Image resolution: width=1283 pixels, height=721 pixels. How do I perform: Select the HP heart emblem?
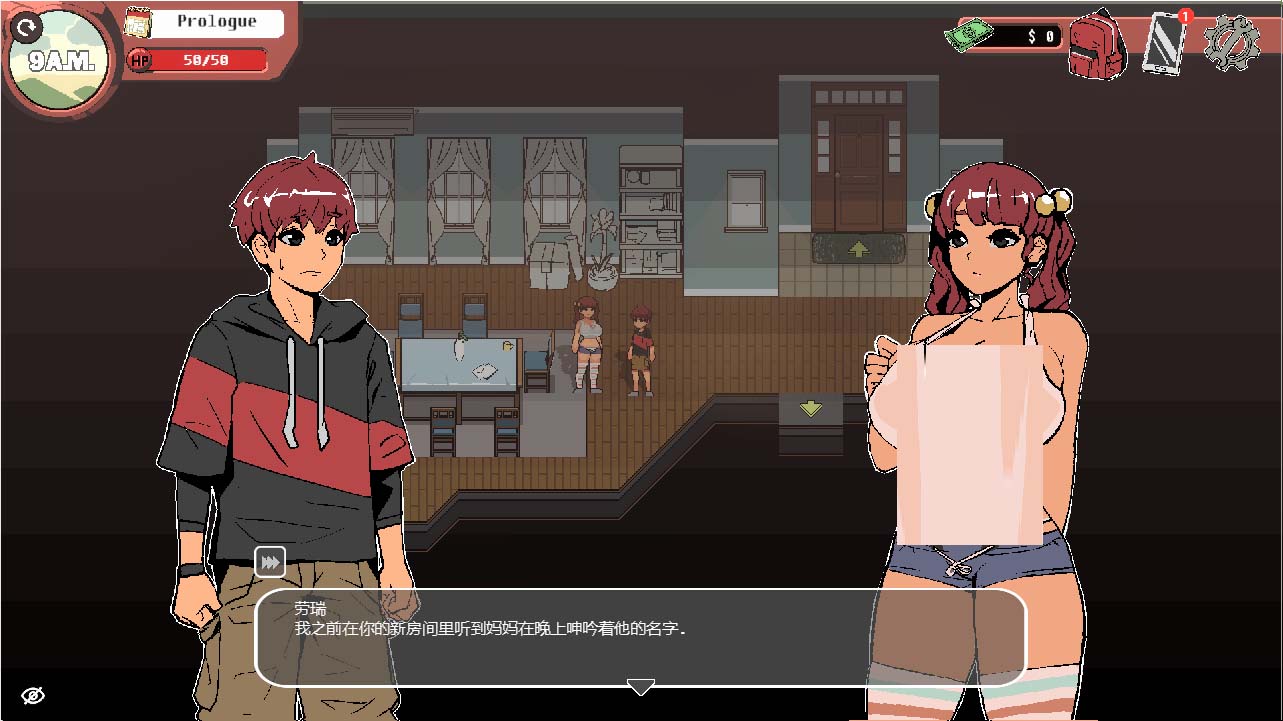tap(141, 60)
